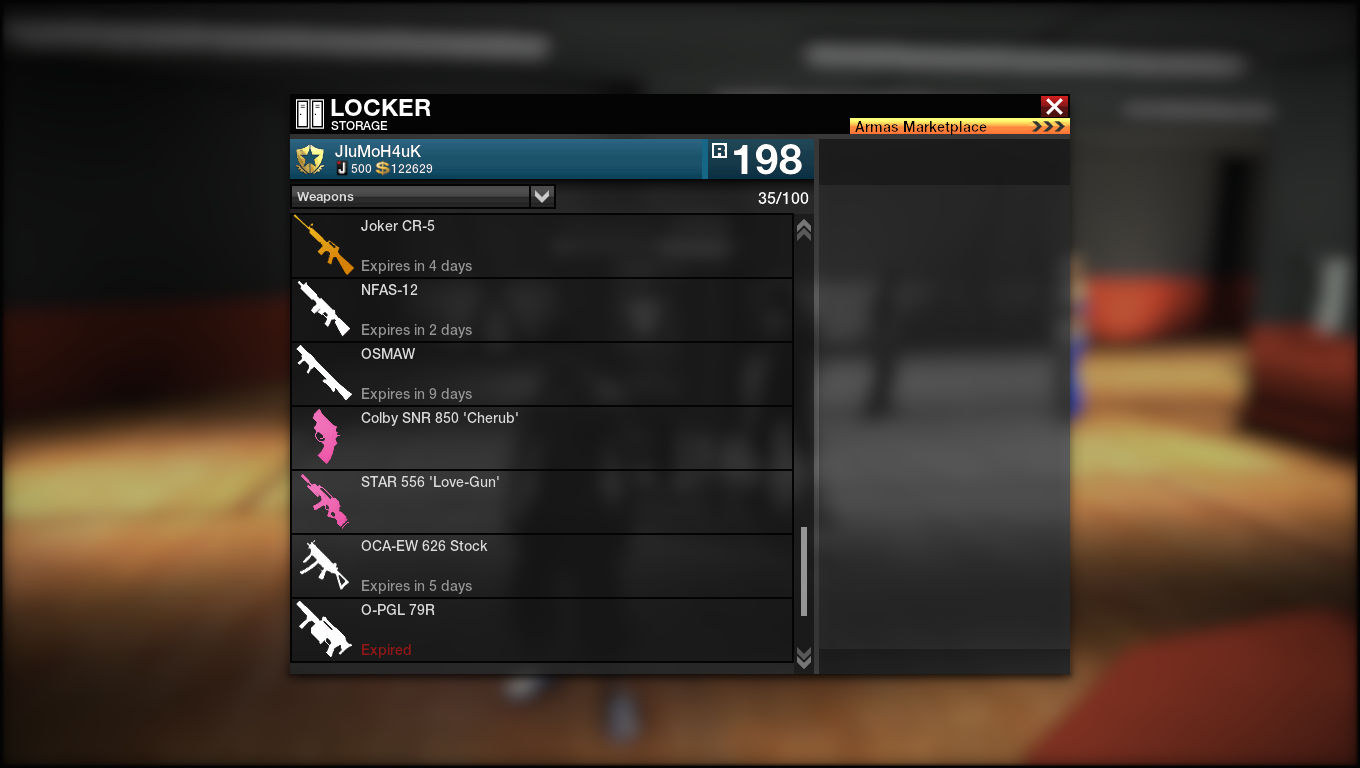Select the NFAS-12 shotgun row
The width and height of the screenshot is (1360, 768).
click(541, 310)
